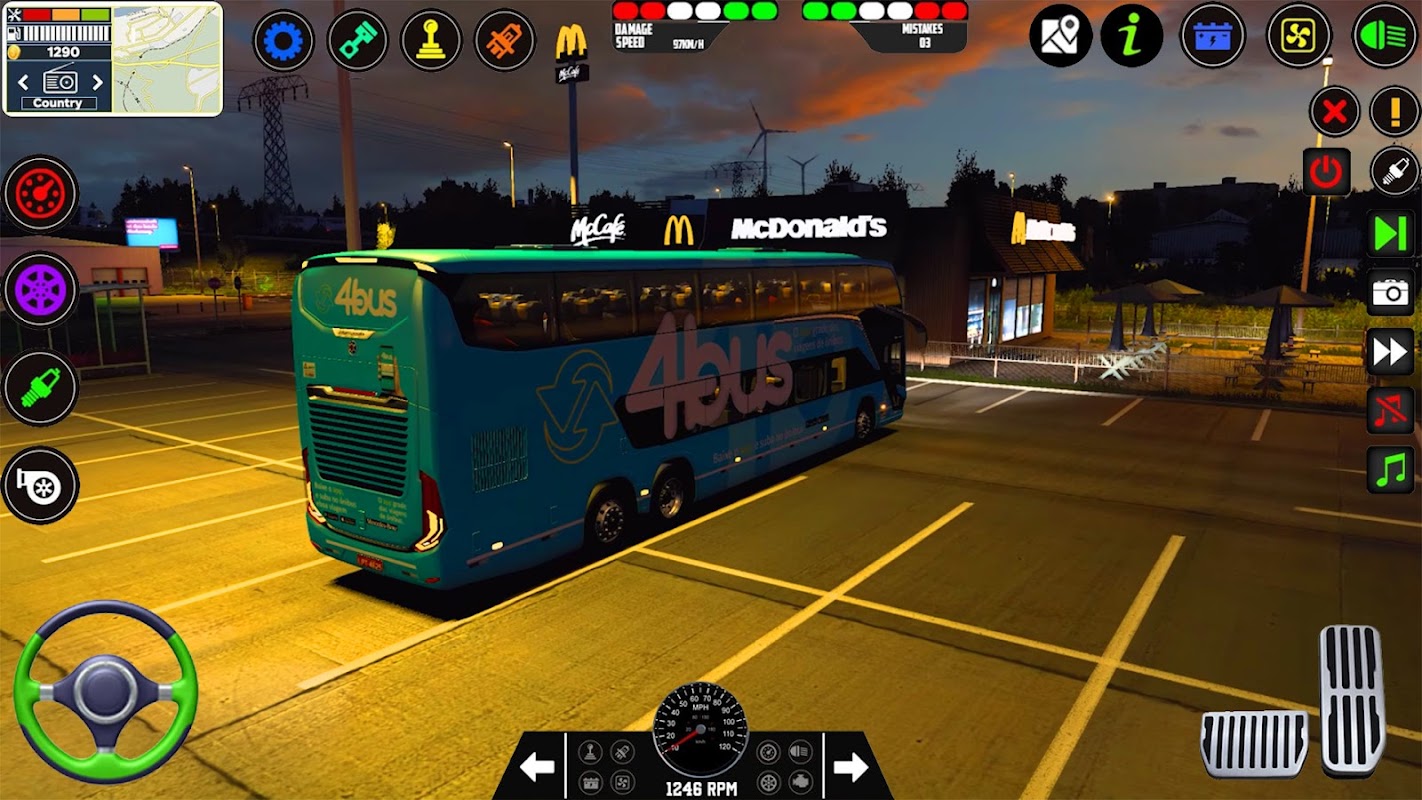Open the minimap
Image resolution: width=1422 pixels, height=800 pixels.
point(167,59)
